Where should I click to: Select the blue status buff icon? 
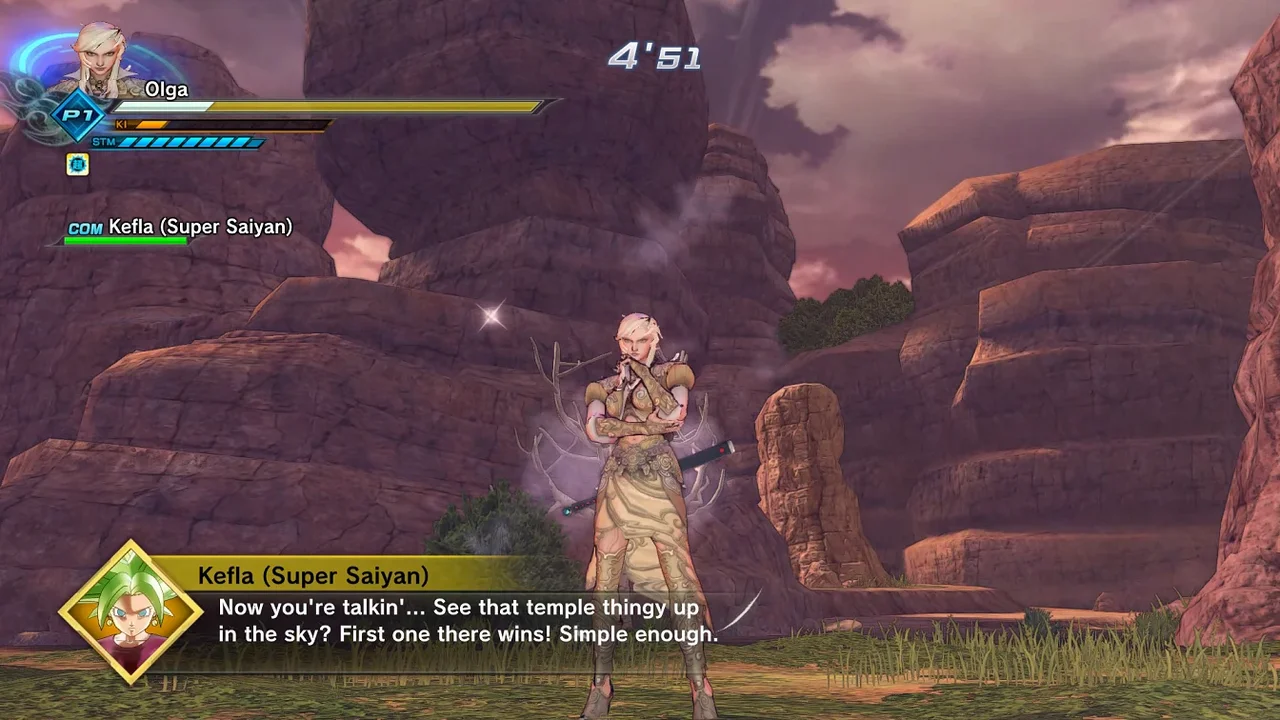pos(77,165)
